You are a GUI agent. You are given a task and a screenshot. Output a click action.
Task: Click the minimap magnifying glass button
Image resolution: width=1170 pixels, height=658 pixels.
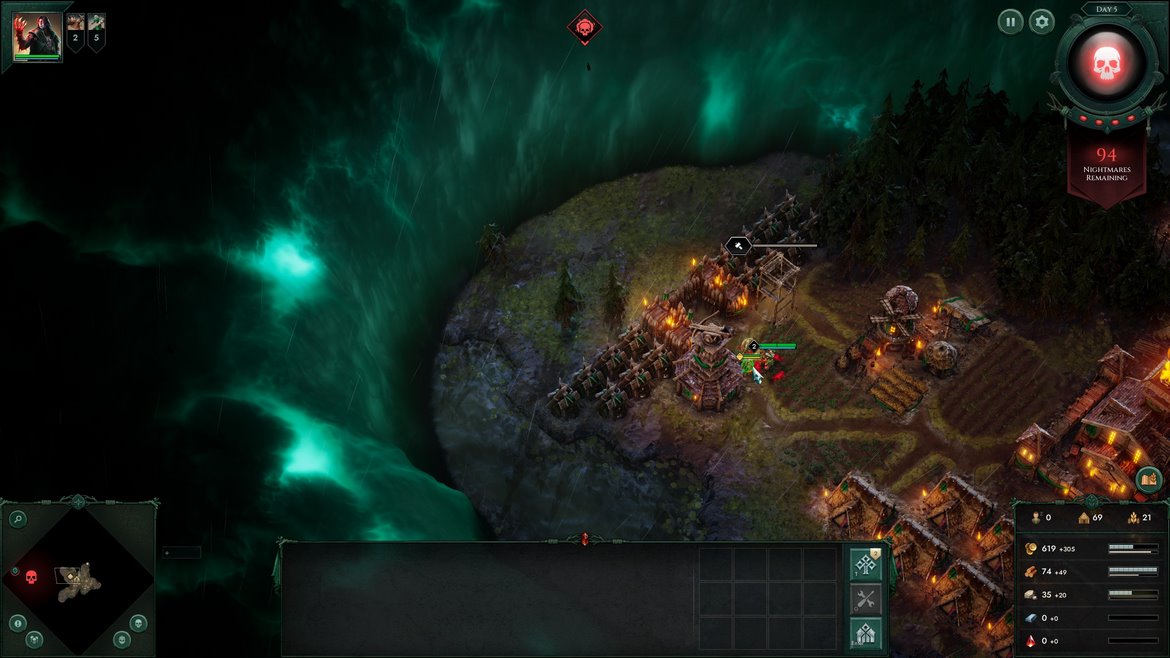(17, 519)
